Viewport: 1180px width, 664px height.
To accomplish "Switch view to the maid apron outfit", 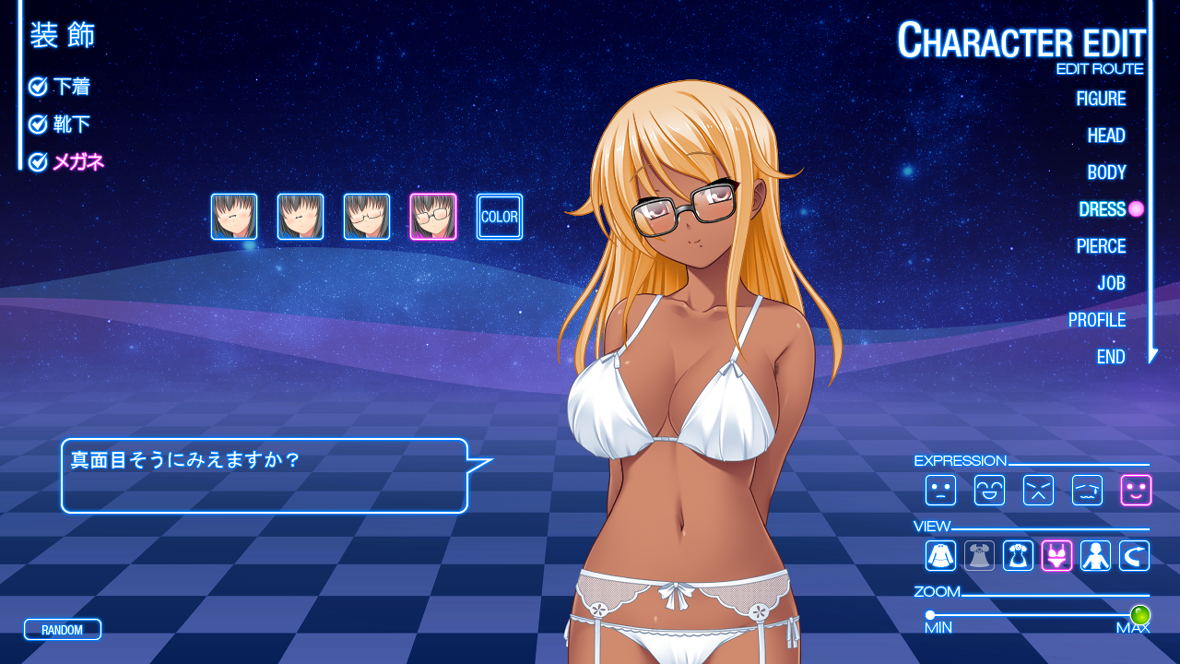I will coord(1018,555).
